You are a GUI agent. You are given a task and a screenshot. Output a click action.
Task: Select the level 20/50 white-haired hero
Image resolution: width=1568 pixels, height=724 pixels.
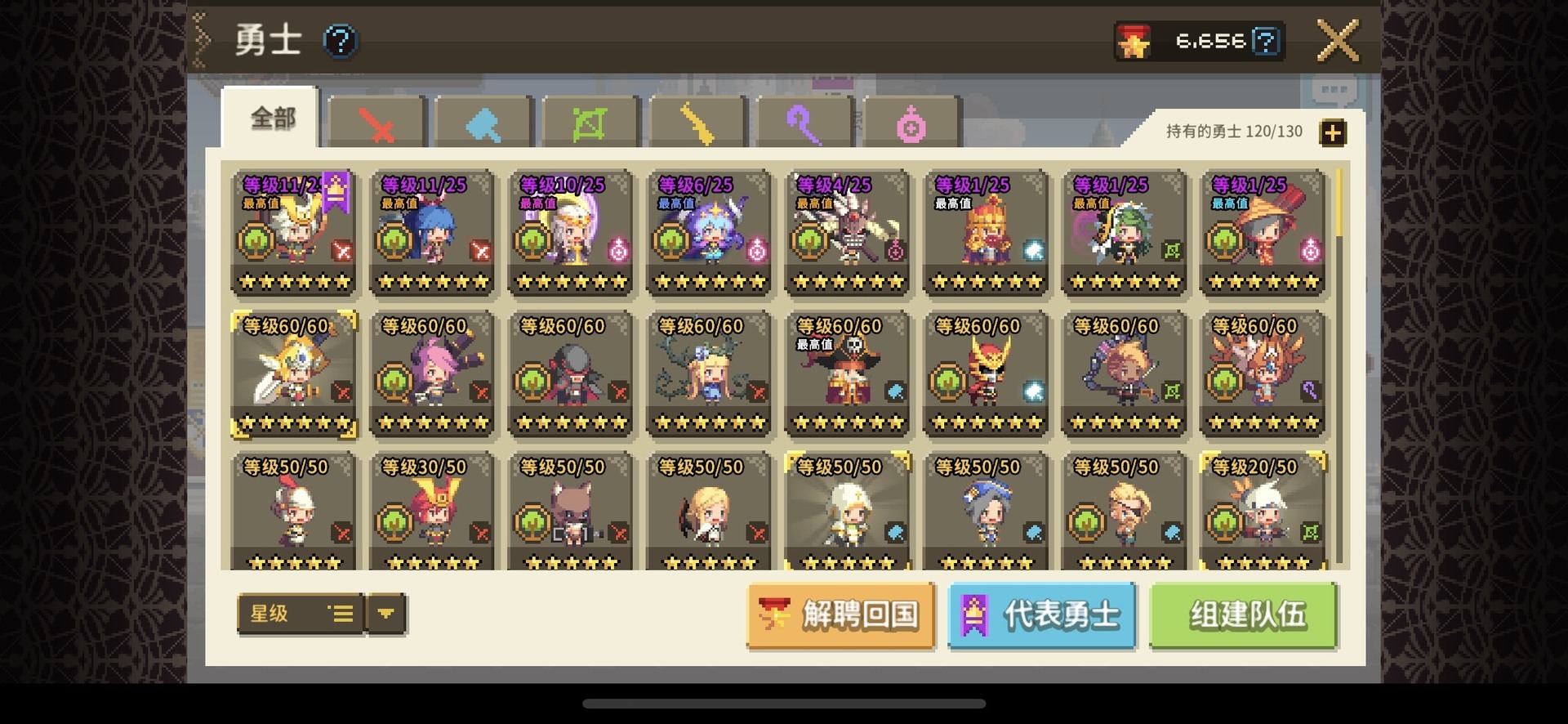pos(1263,512)
